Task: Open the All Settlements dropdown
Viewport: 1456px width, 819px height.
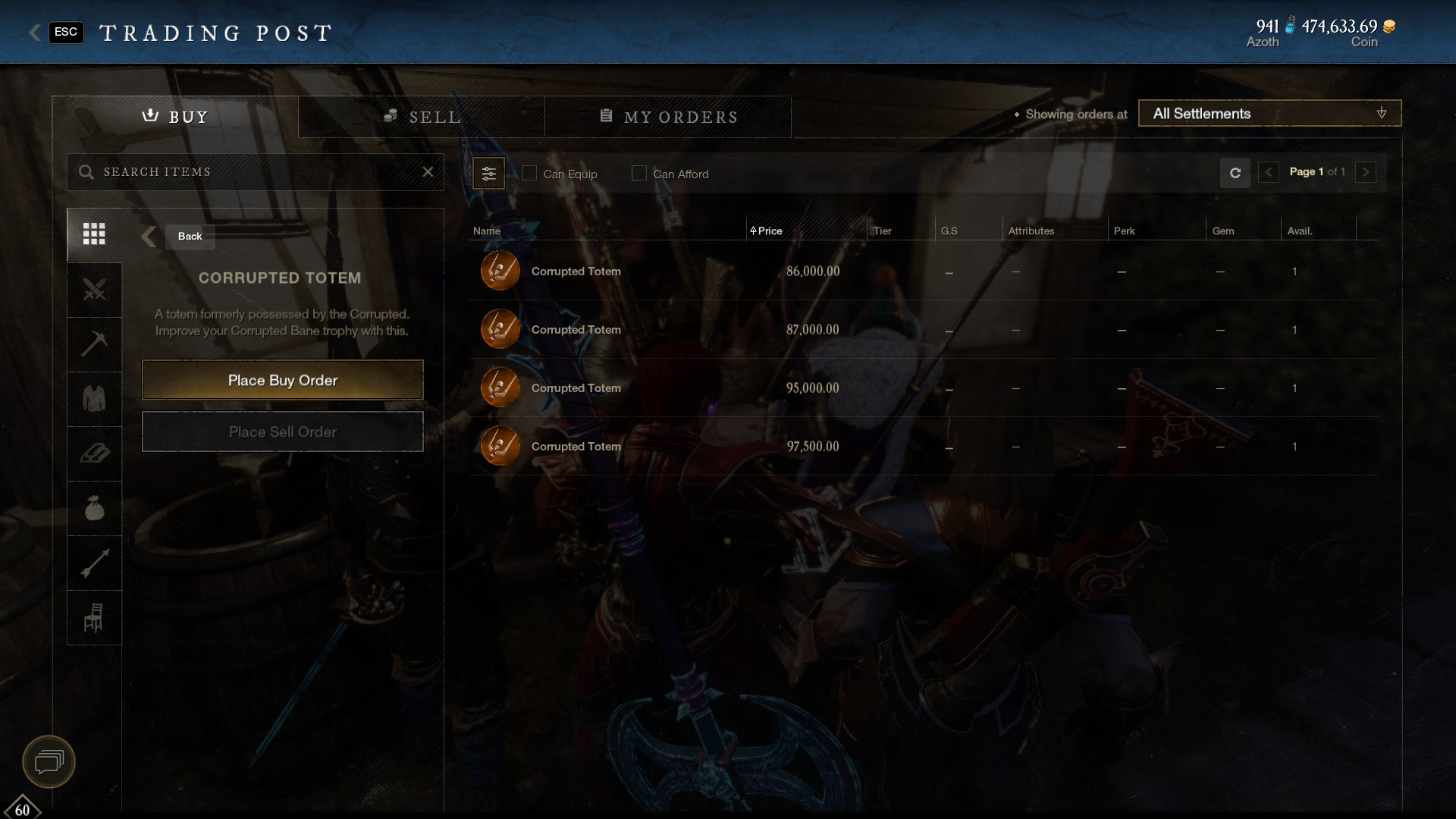Action: (1269, 113)
